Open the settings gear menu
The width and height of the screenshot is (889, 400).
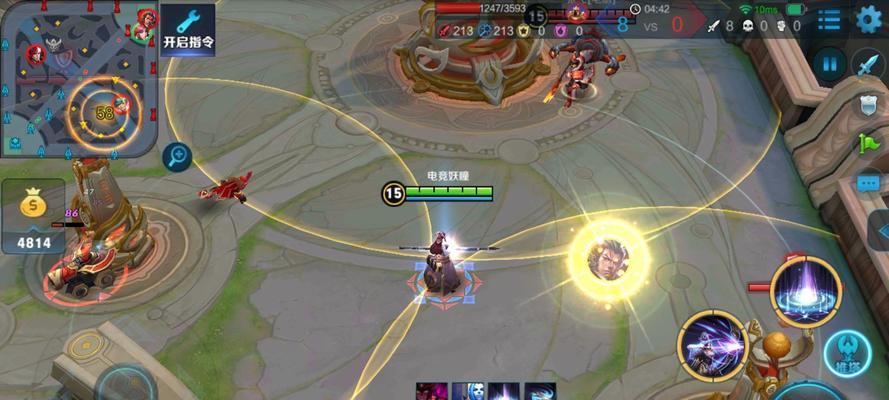click(x=869, y=19)
